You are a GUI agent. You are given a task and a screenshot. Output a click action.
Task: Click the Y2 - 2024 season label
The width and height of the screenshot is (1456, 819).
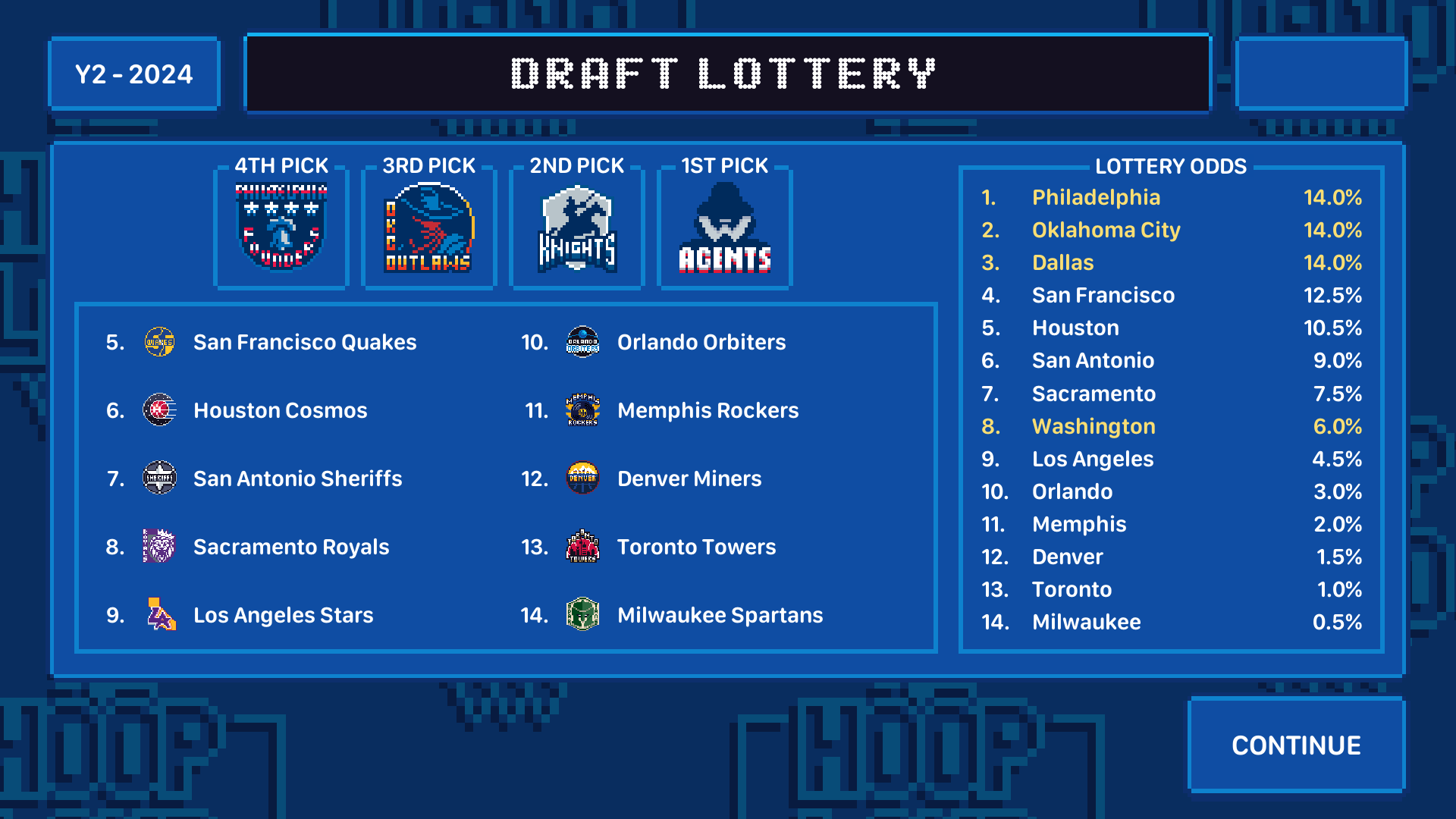pyautogui.click(x=134, y=73)
